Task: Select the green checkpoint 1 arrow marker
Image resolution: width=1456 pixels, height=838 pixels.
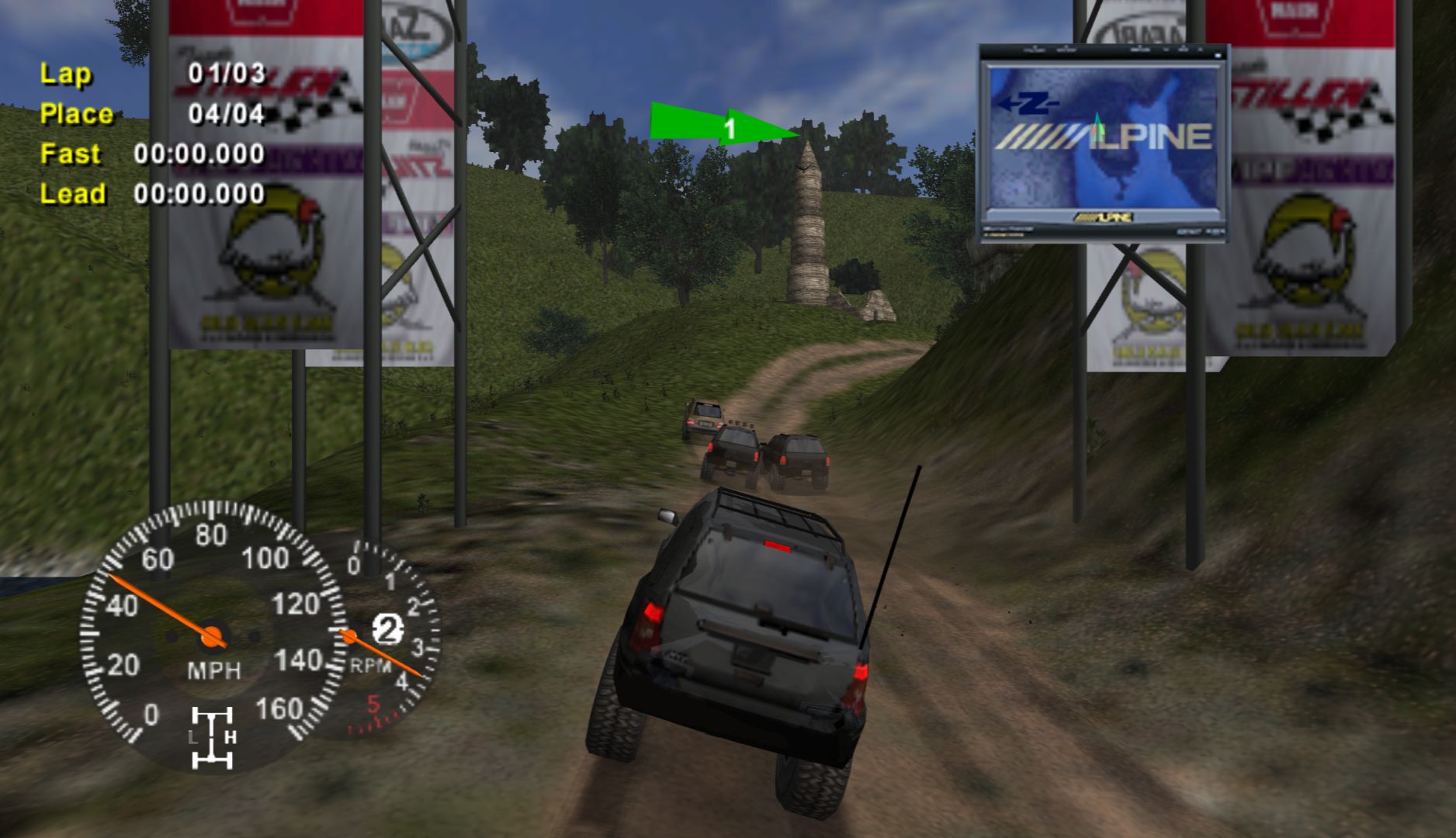Action: 723,126
